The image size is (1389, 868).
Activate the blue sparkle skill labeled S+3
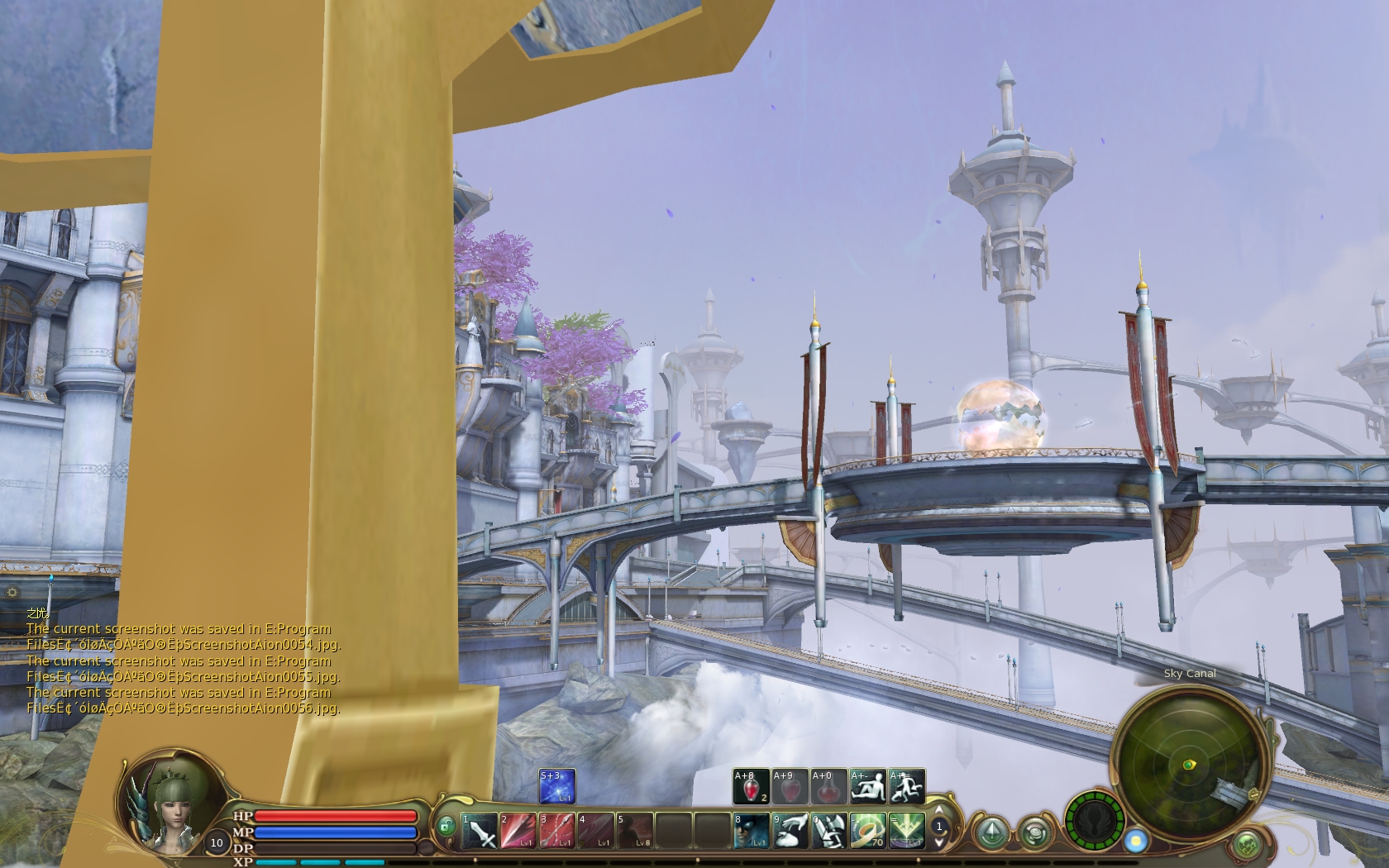click(x=556, y=786)
